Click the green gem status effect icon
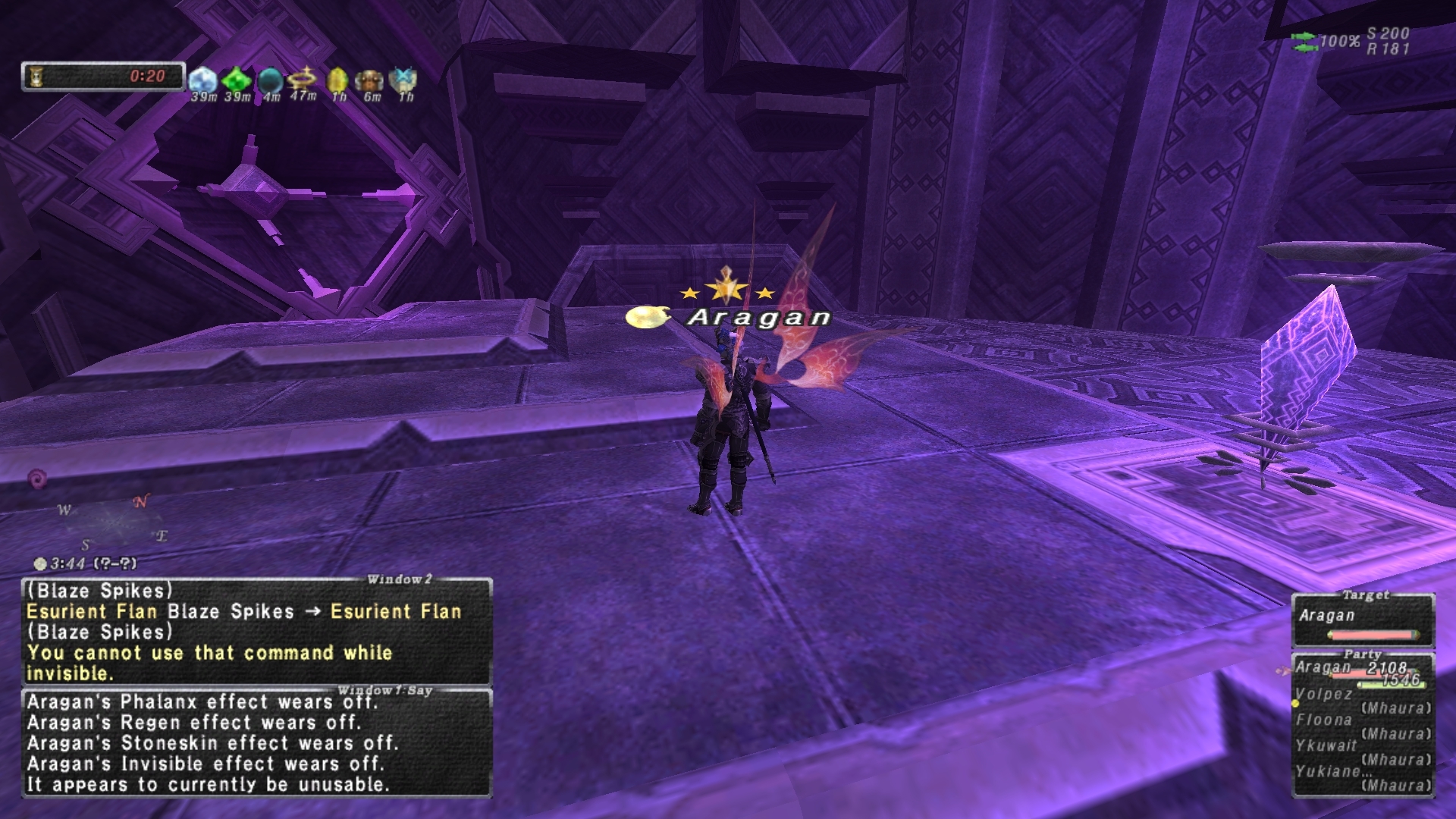 (x=237, y=80)
